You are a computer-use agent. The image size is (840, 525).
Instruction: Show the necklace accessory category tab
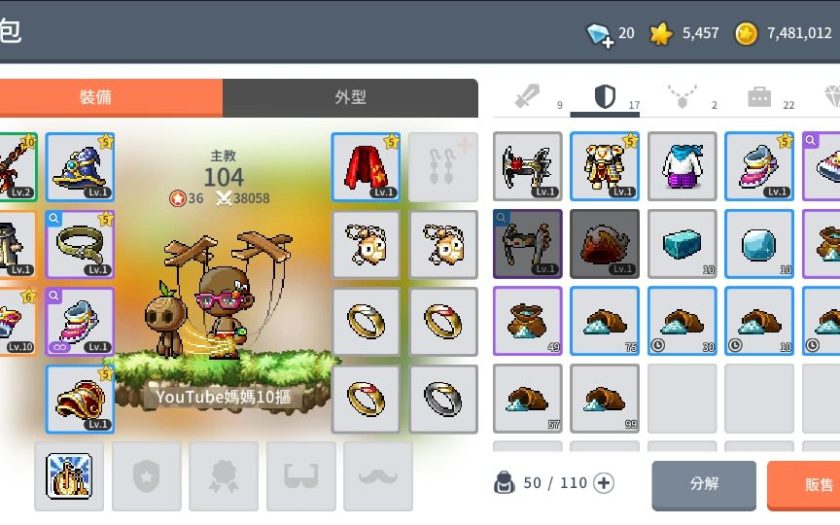pyautogui.click(x=681, y=97)
